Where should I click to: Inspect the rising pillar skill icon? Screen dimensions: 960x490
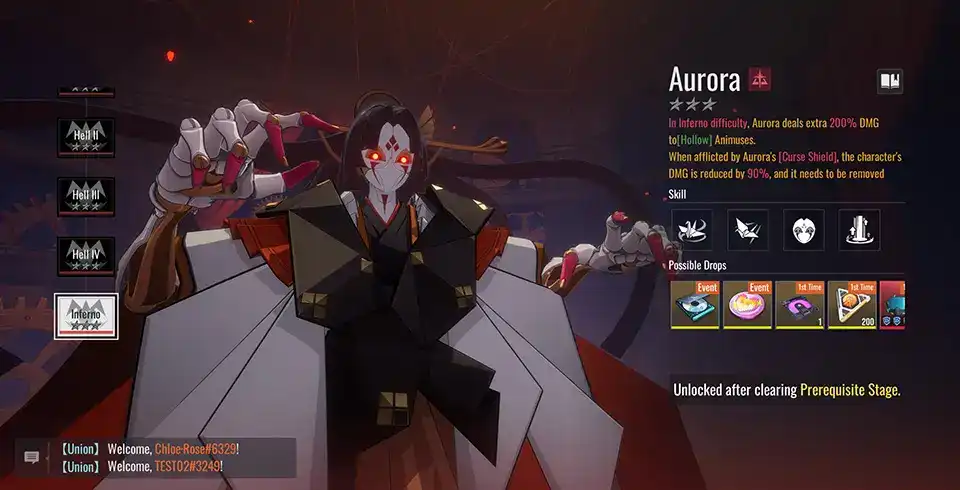[x=859, y=230]
